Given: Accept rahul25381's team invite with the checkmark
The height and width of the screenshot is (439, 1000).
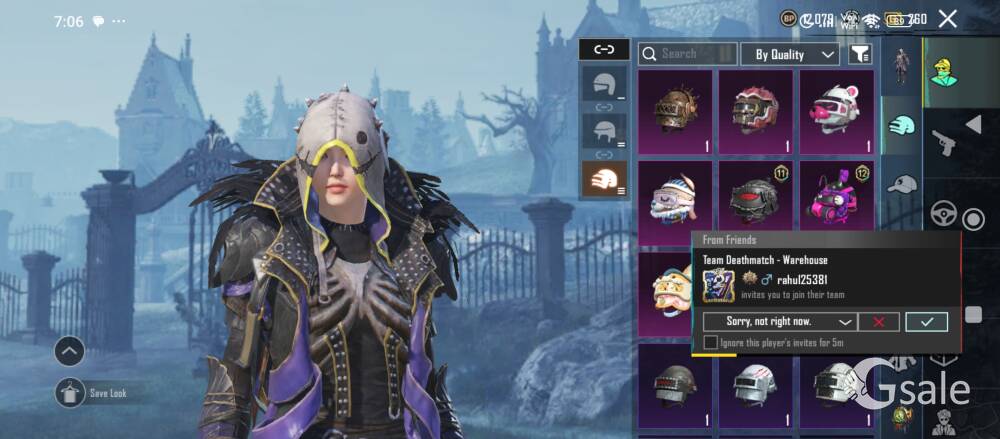Looking at the screenshot, I should tap(926, 322).
